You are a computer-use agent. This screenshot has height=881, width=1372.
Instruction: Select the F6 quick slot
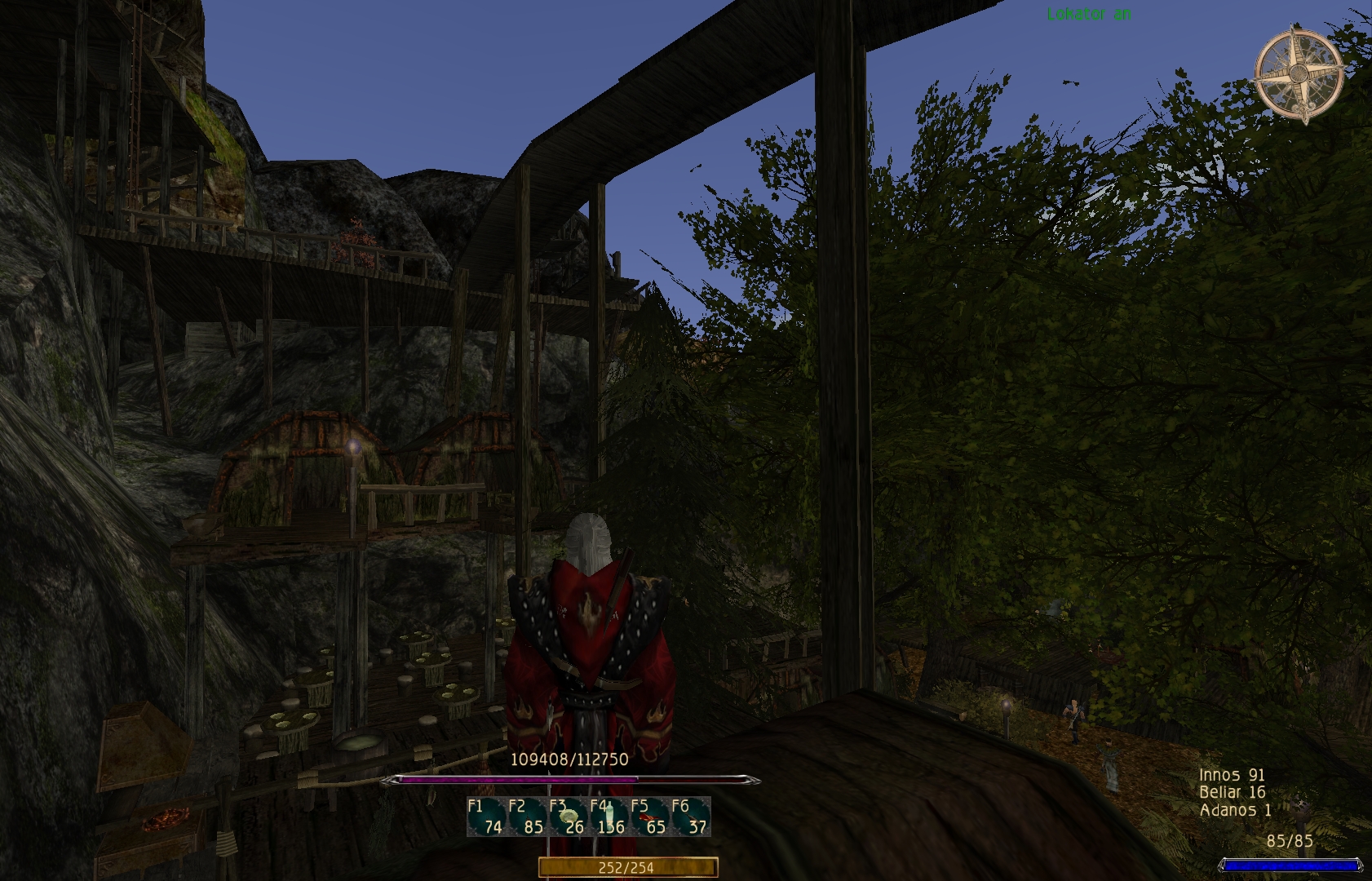pos(691,817)
